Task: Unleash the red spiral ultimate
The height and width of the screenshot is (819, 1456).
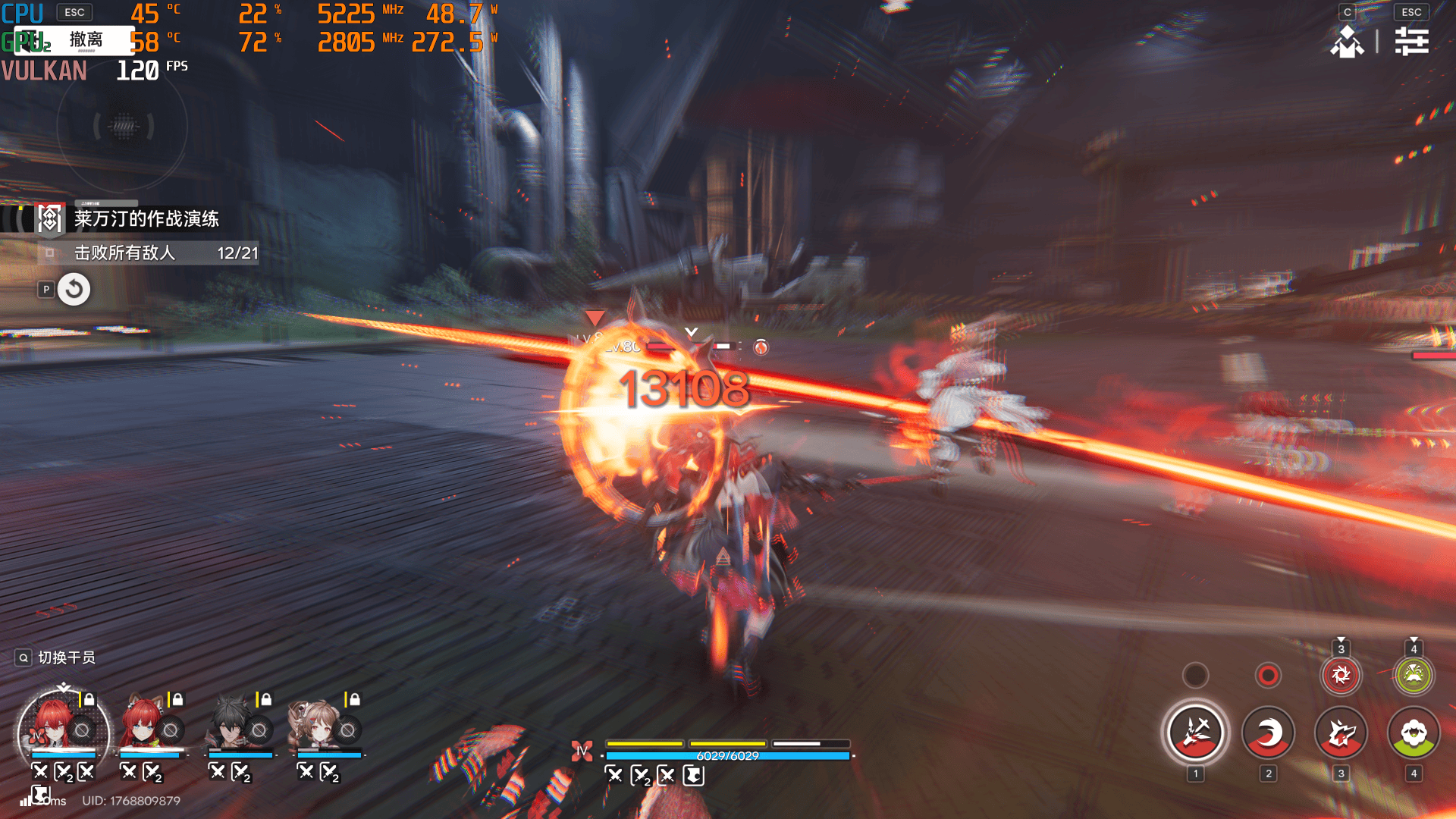Action: pyautogui.click(x=1341, y=675)
